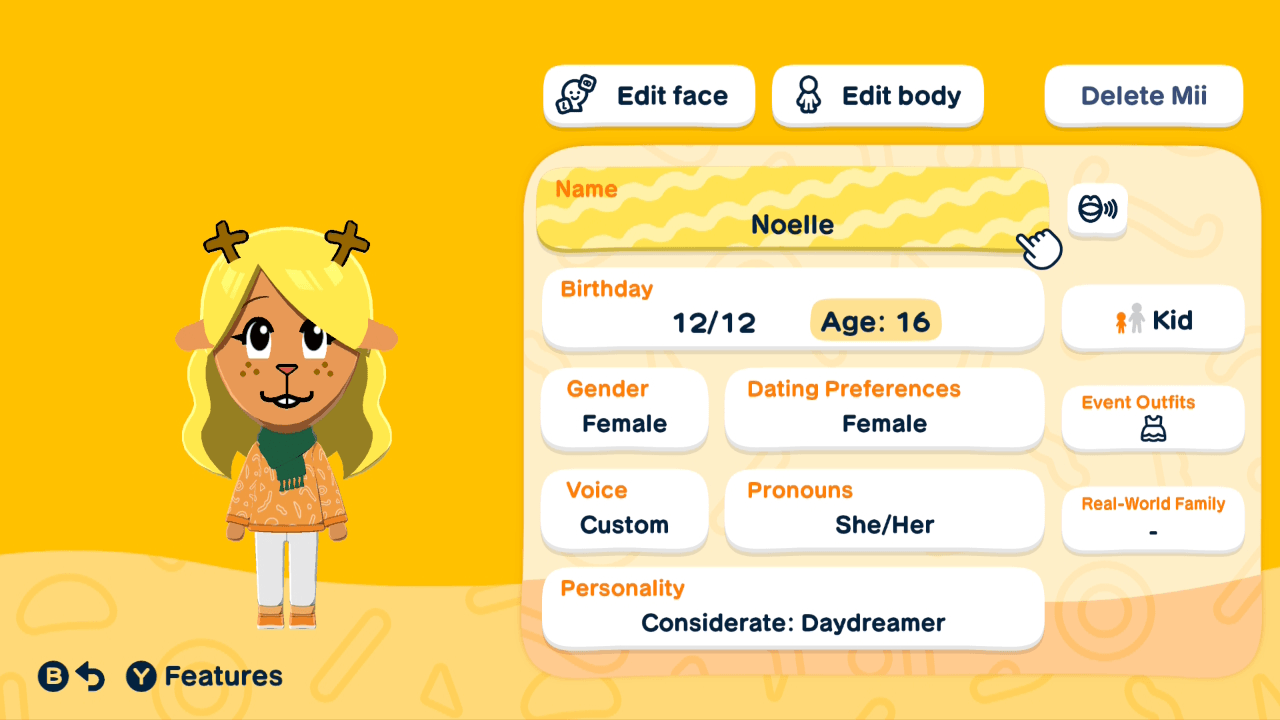Open the Event Outfits shirt icon

[x=1152, y=429]
